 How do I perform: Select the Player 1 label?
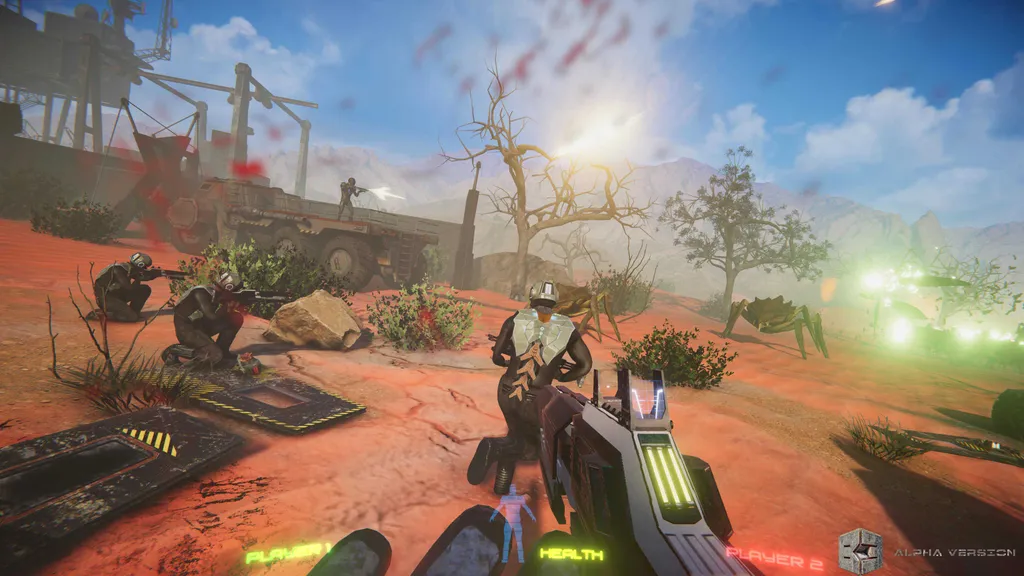(288, 551)
